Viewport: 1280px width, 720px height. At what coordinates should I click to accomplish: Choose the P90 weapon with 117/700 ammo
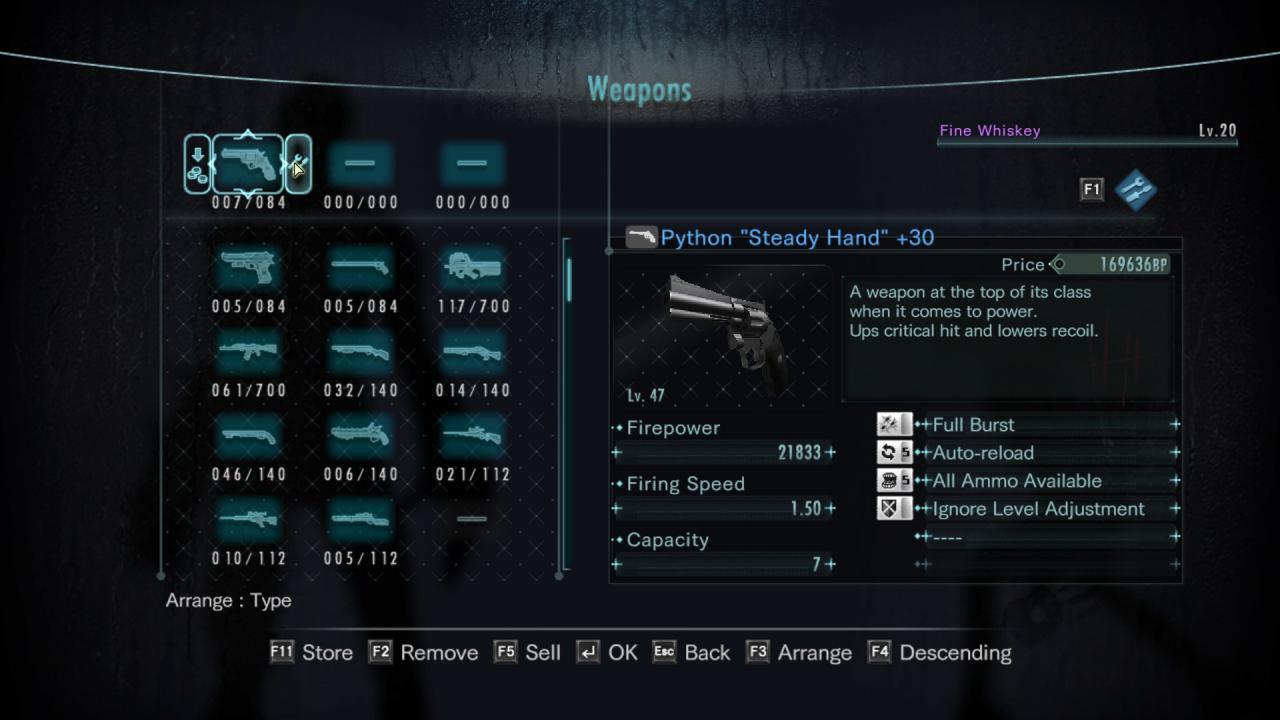[x=472, y=268]
